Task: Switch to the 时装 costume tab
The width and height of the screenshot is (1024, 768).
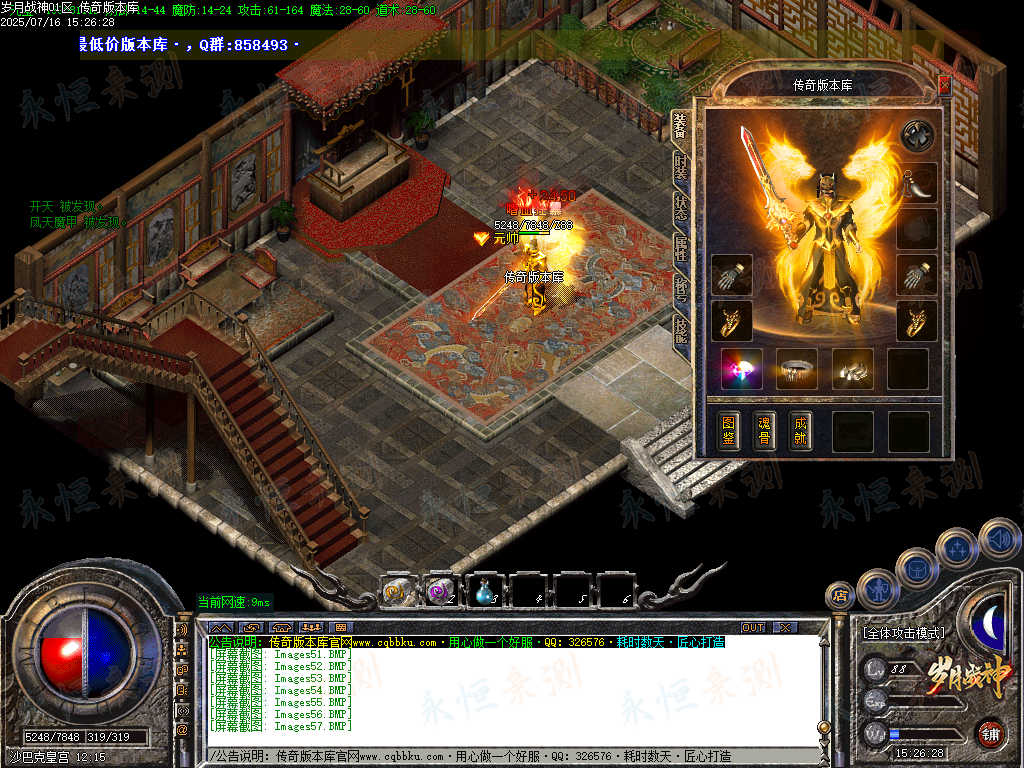Action: (x=681, y=168)
